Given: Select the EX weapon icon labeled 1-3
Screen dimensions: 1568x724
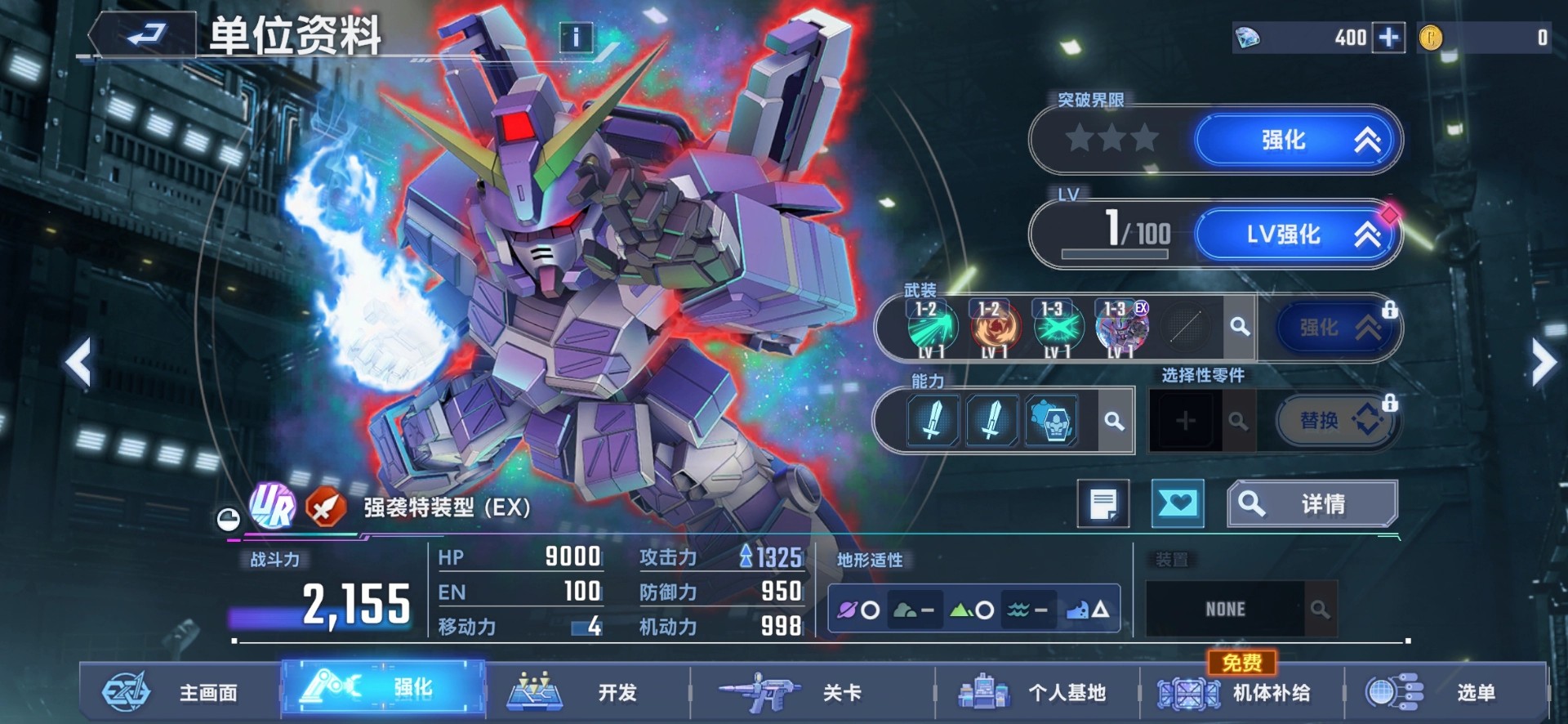Looking at the screenshot, I should (1120, 327).
